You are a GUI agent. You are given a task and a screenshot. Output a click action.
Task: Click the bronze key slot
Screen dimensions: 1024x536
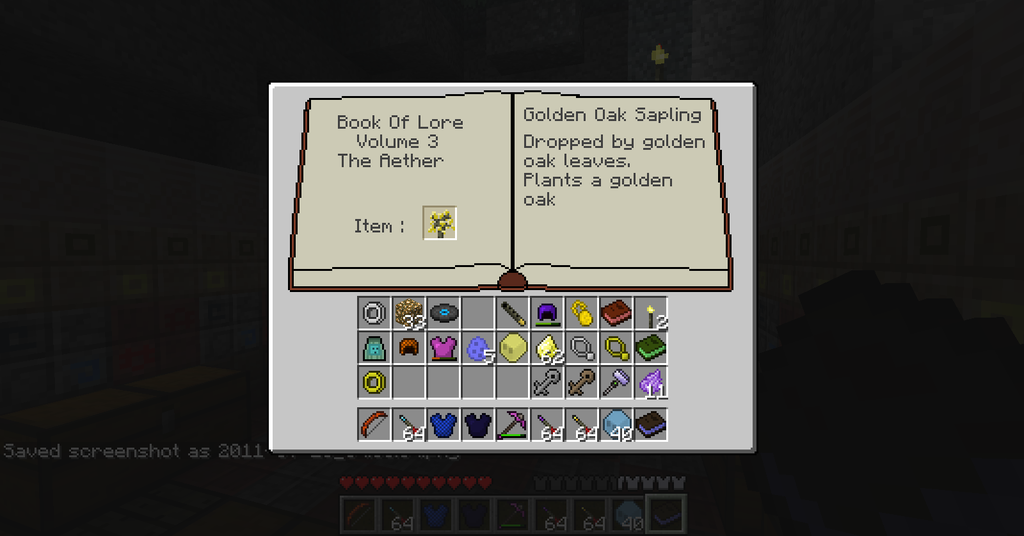582,382
